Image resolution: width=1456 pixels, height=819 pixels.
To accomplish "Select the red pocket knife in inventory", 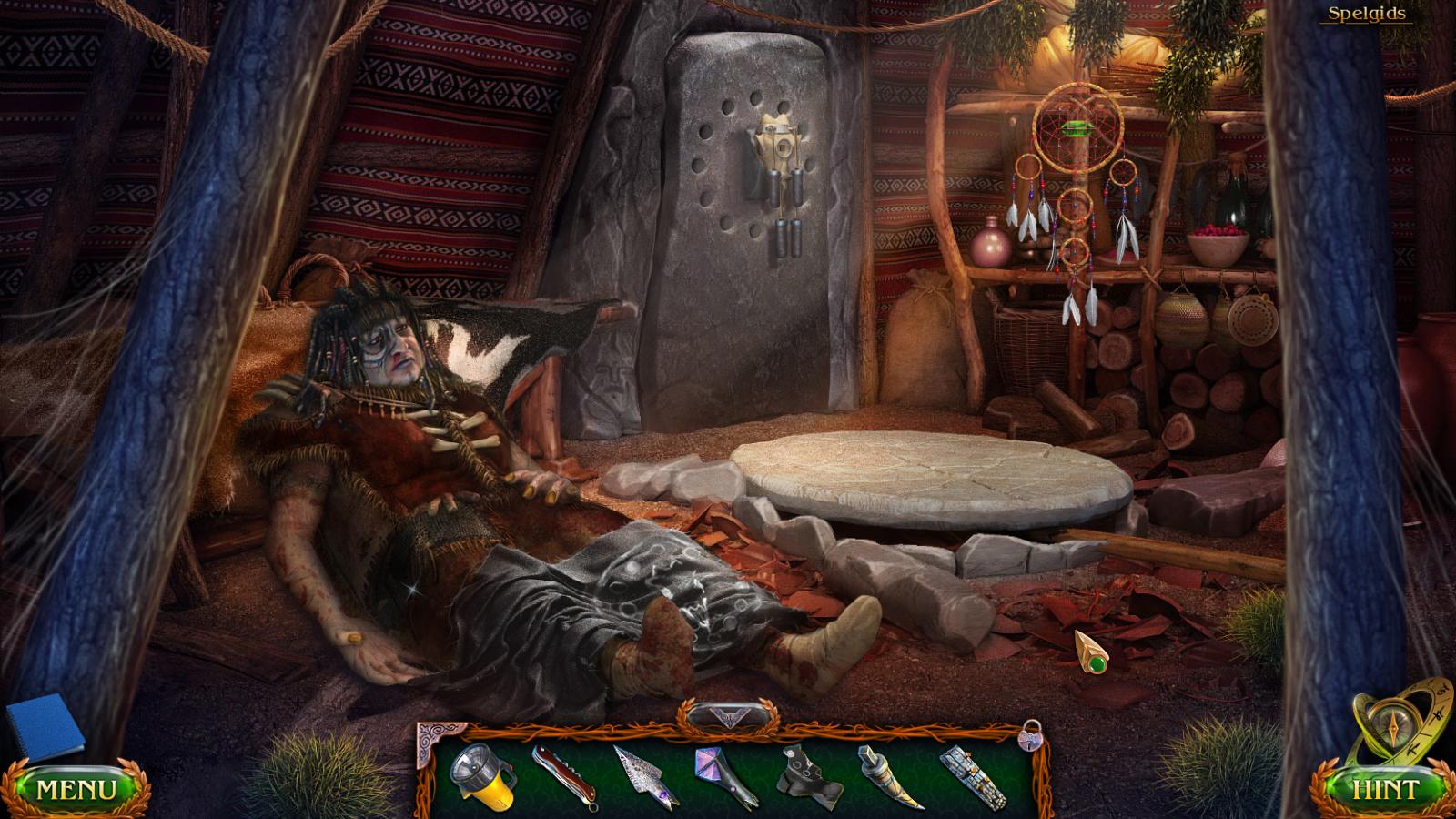I will pyautogui.click(x=562, y=778).
